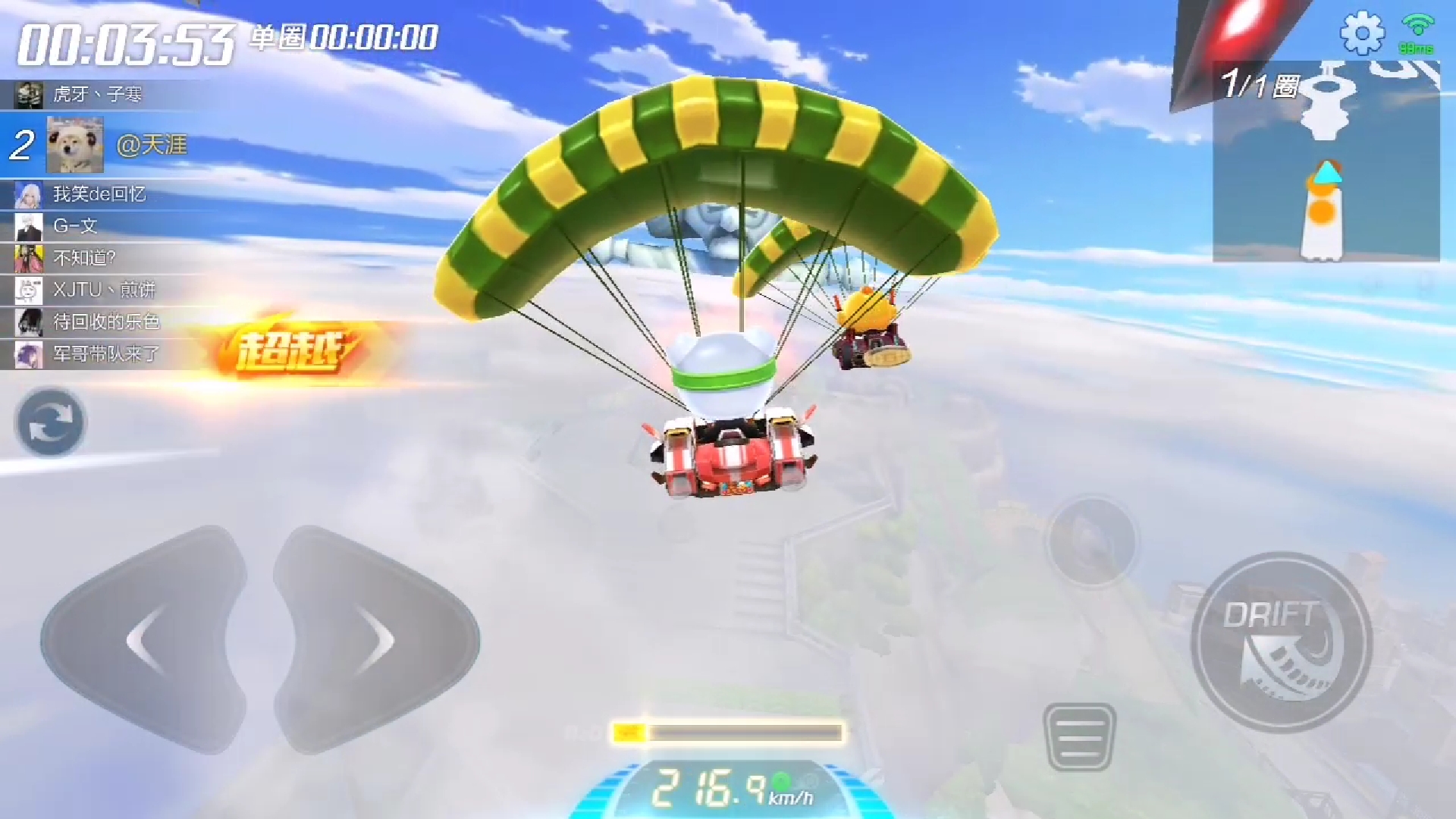
Task: Select player 虎牙、子寒 in ranking list
Action: click(97, 95)
